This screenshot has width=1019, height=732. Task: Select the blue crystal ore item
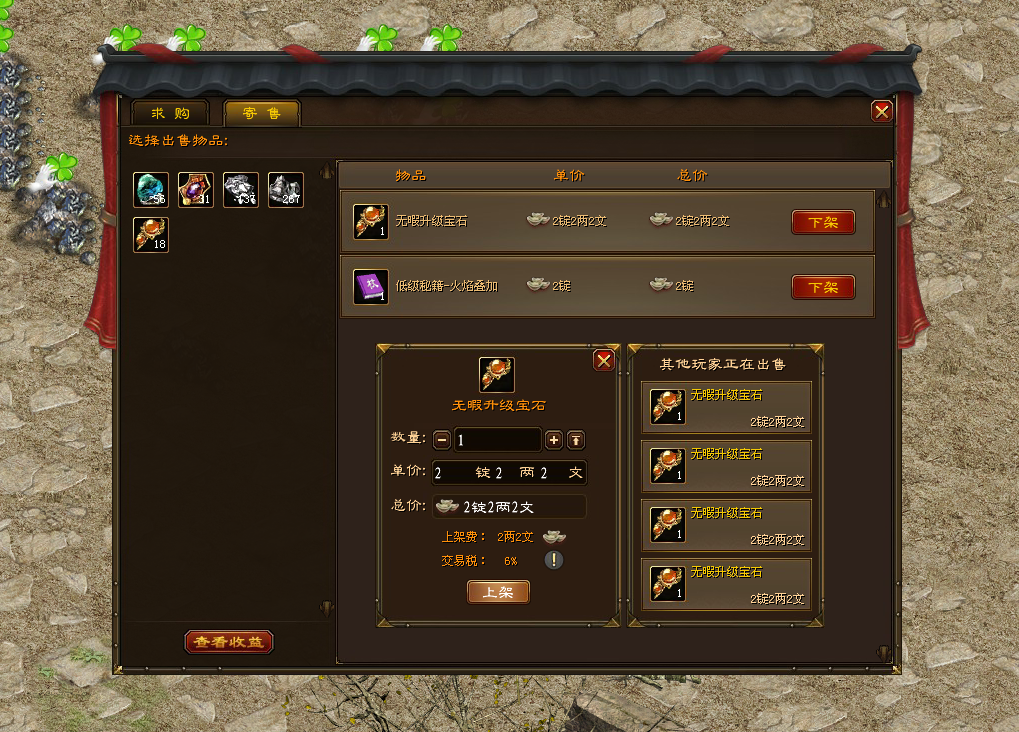151,190
